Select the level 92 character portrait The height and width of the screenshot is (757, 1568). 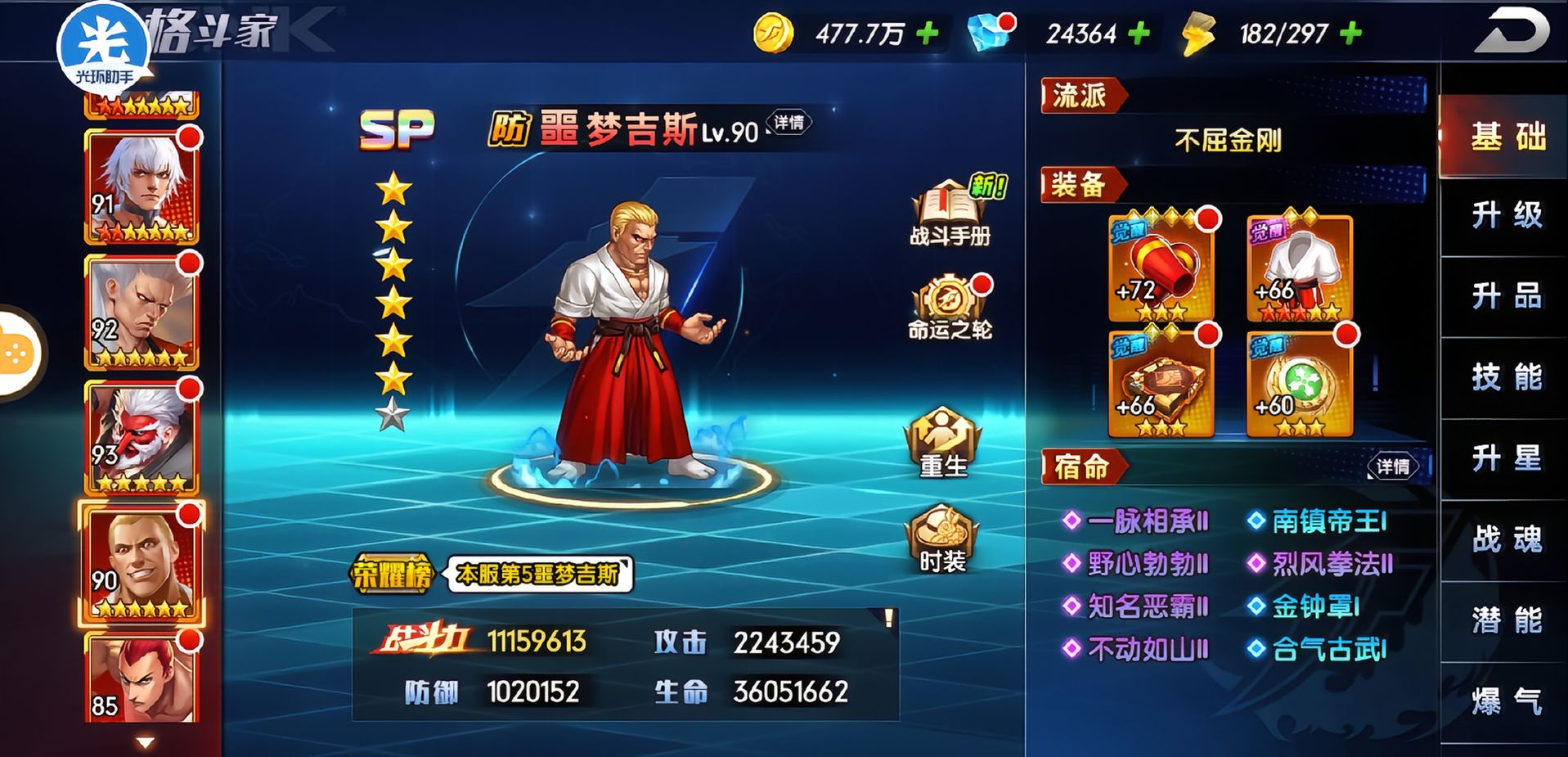pos(139,307)
